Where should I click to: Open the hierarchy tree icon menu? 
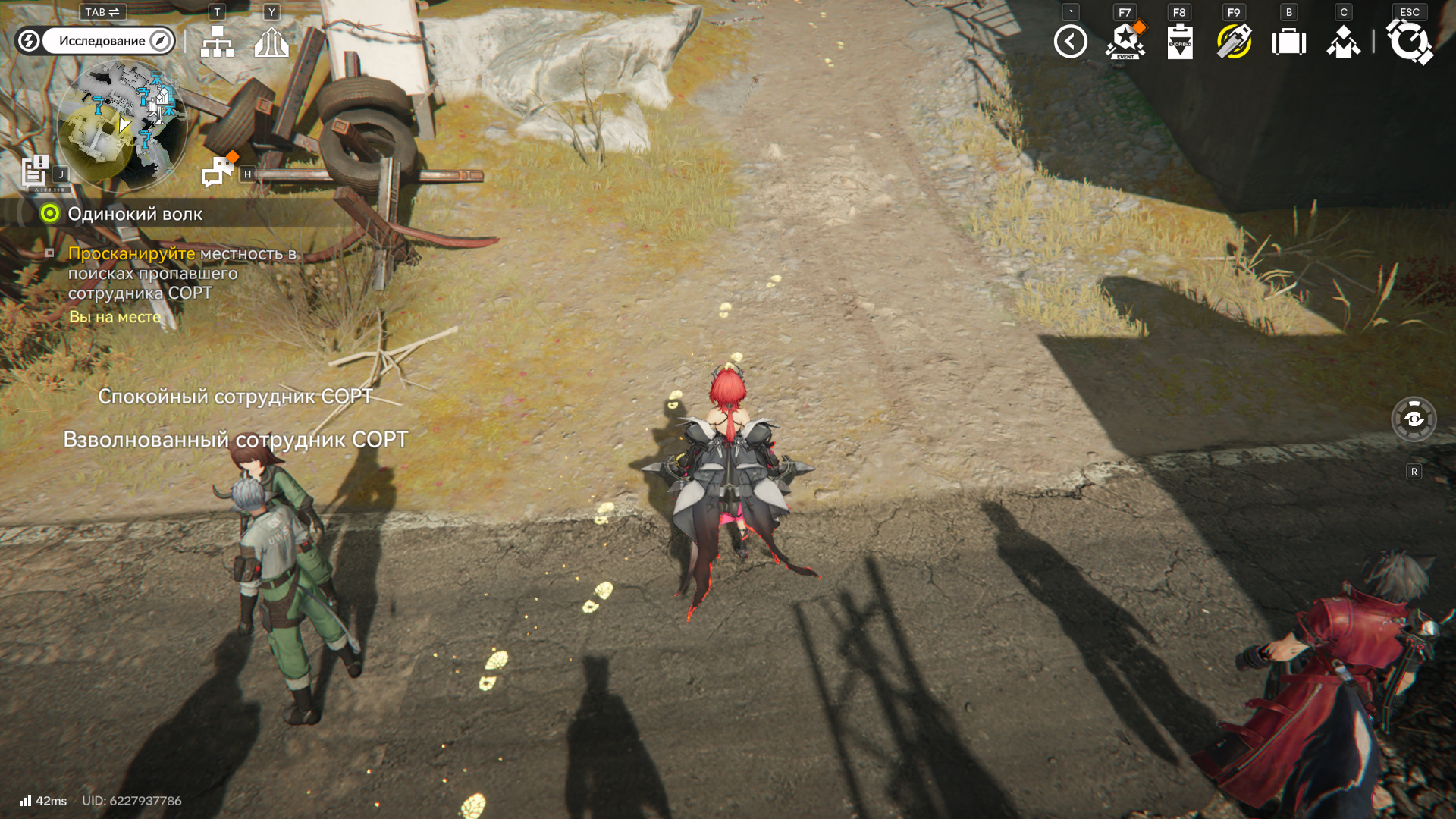217,42
